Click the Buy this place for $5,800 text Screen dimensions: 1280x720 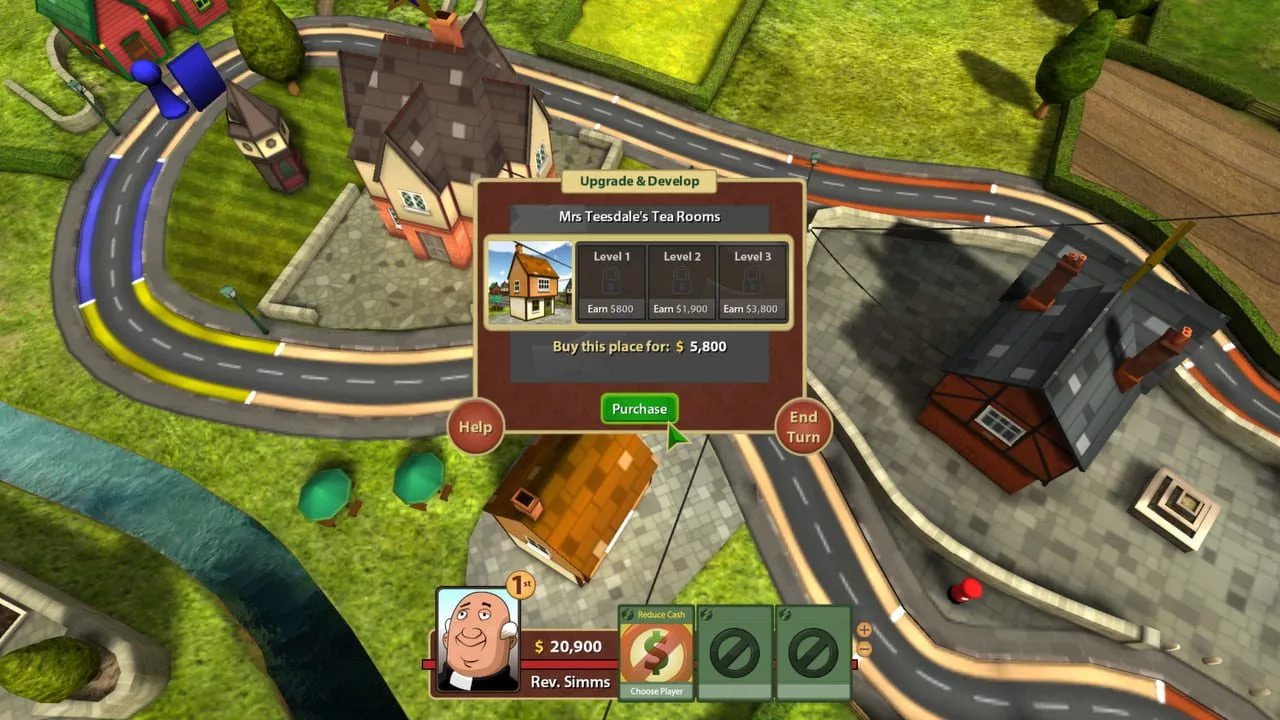tap(639, 346)
